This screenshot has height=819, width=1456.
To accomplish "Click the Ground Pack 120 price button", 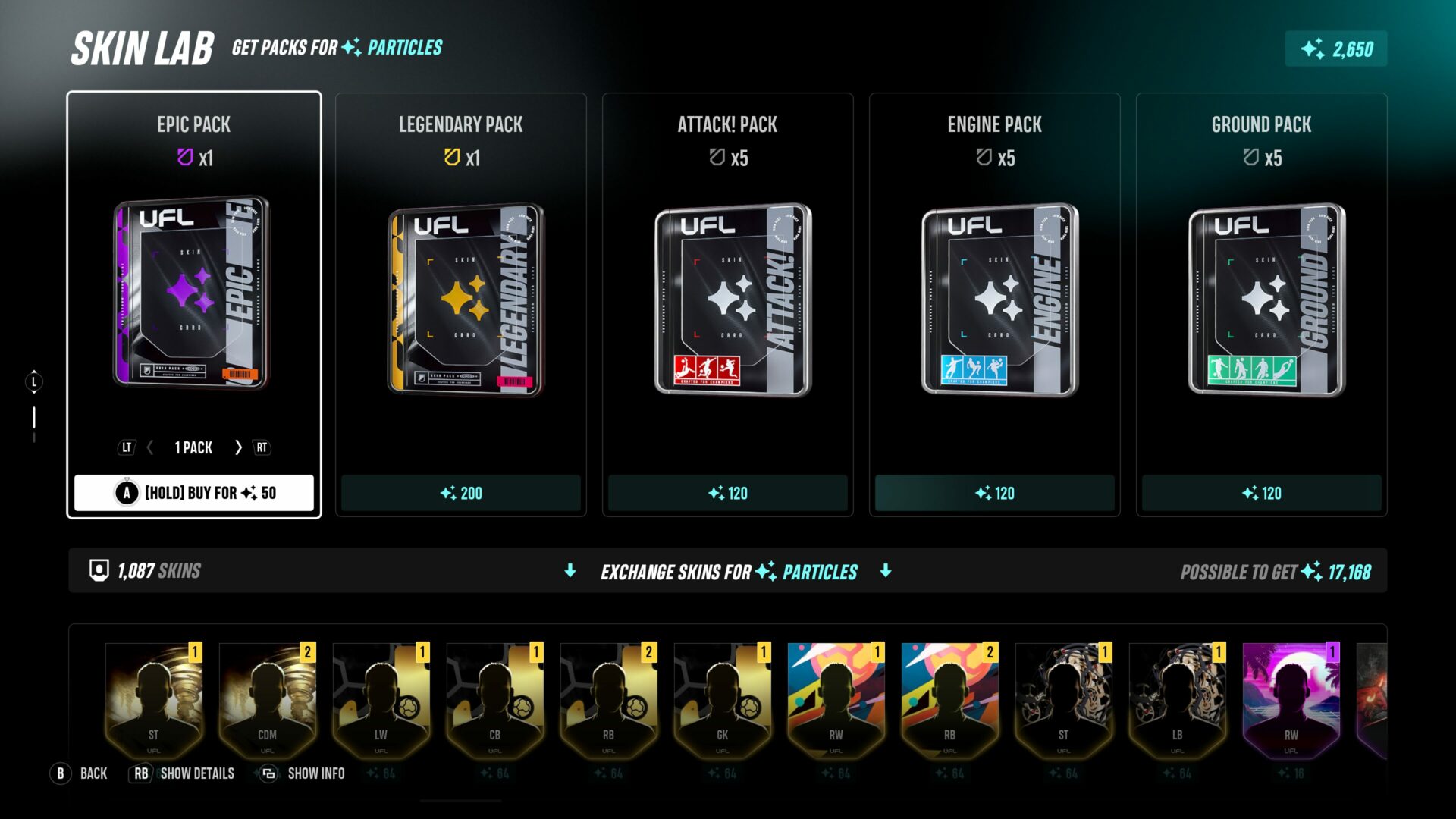I will click(1261, 493).
